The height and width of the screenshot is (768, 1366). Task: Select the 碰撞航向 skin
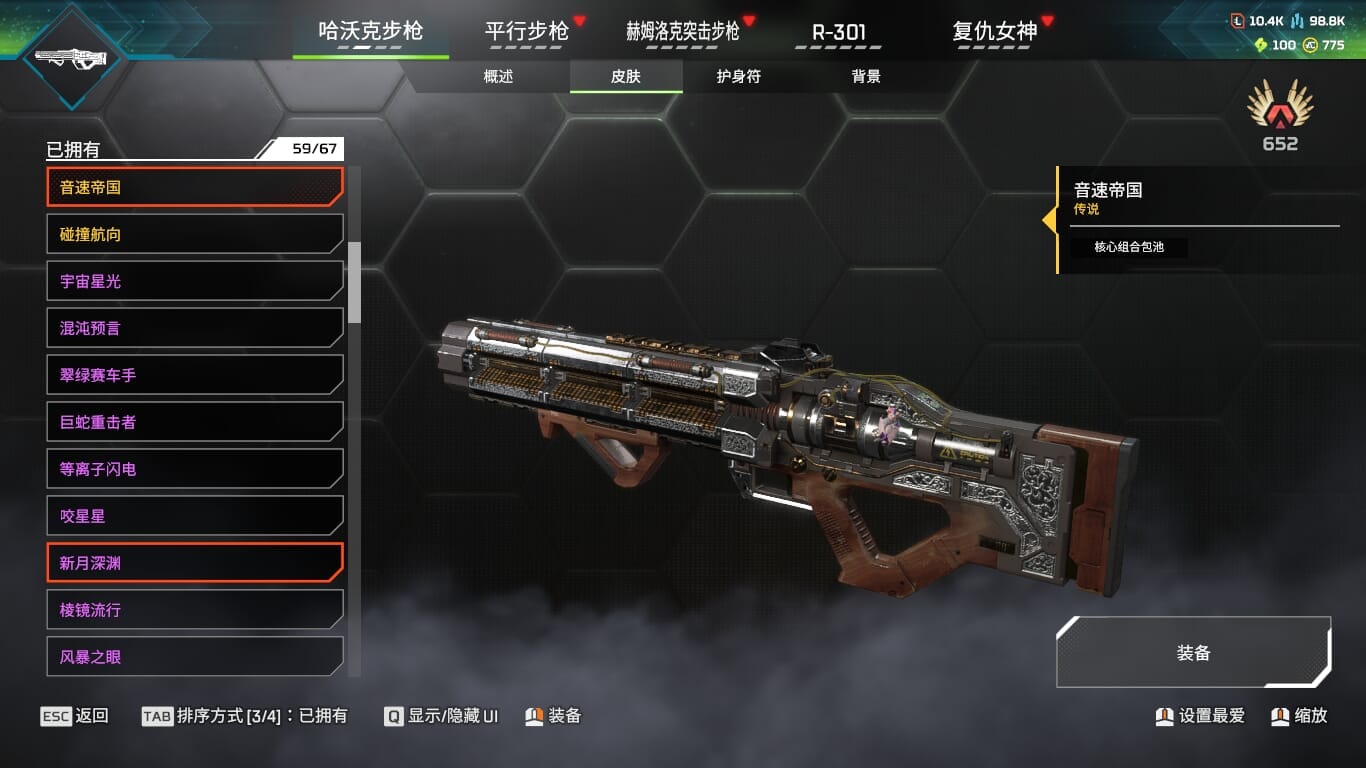(x=195, y=234)
